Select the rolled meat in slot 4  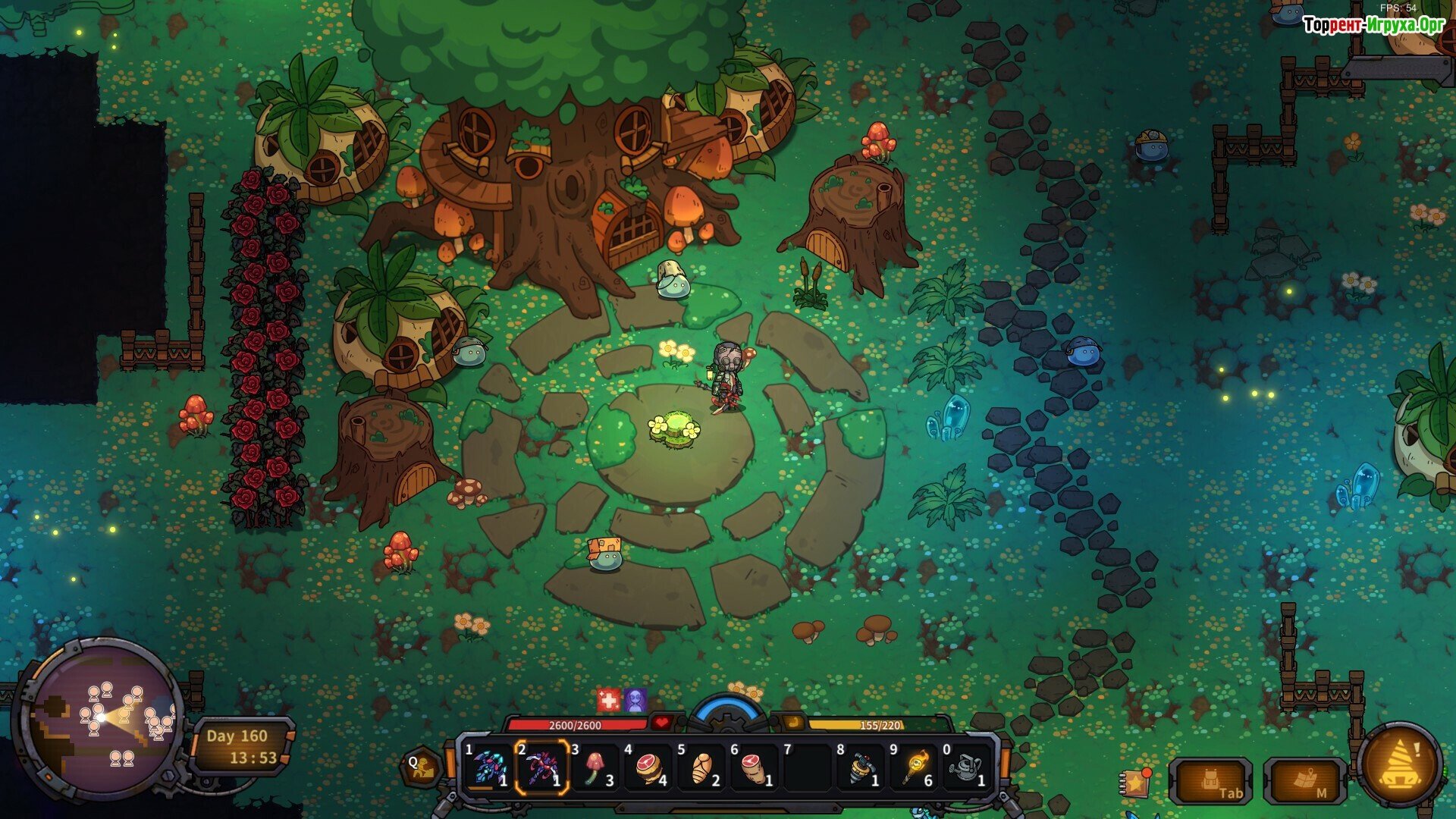[x=648, y=767]
